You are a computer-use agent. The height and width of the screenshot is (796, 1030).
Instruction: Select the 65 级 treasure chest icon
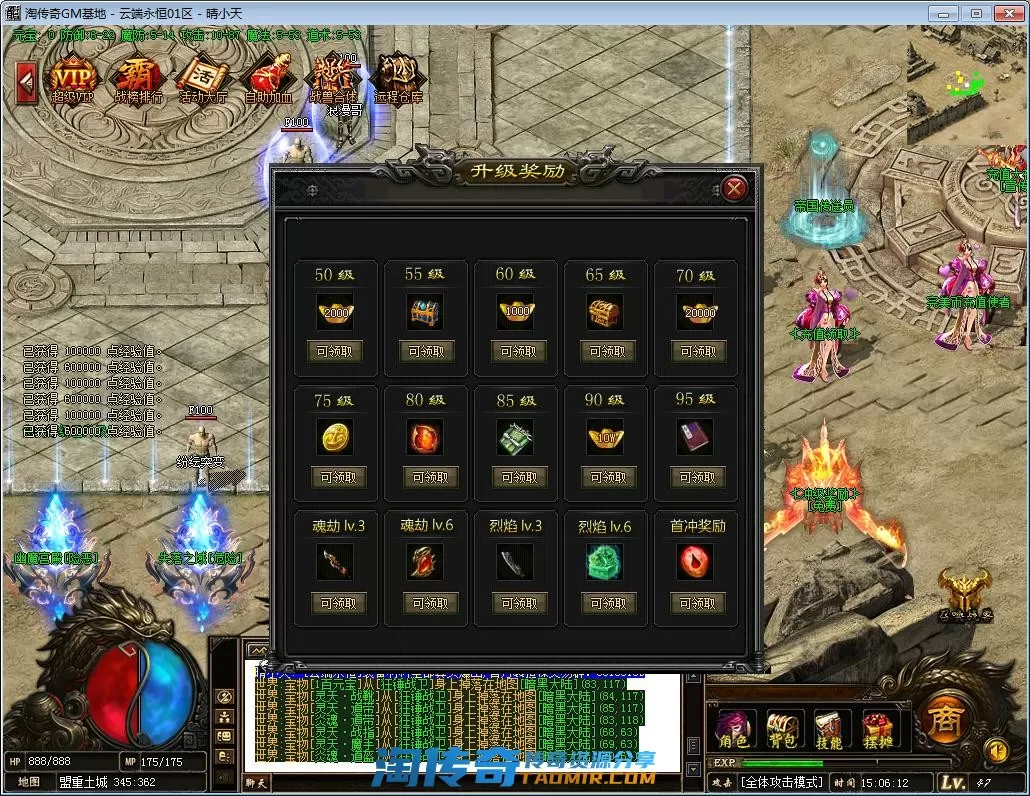[606, 312]
